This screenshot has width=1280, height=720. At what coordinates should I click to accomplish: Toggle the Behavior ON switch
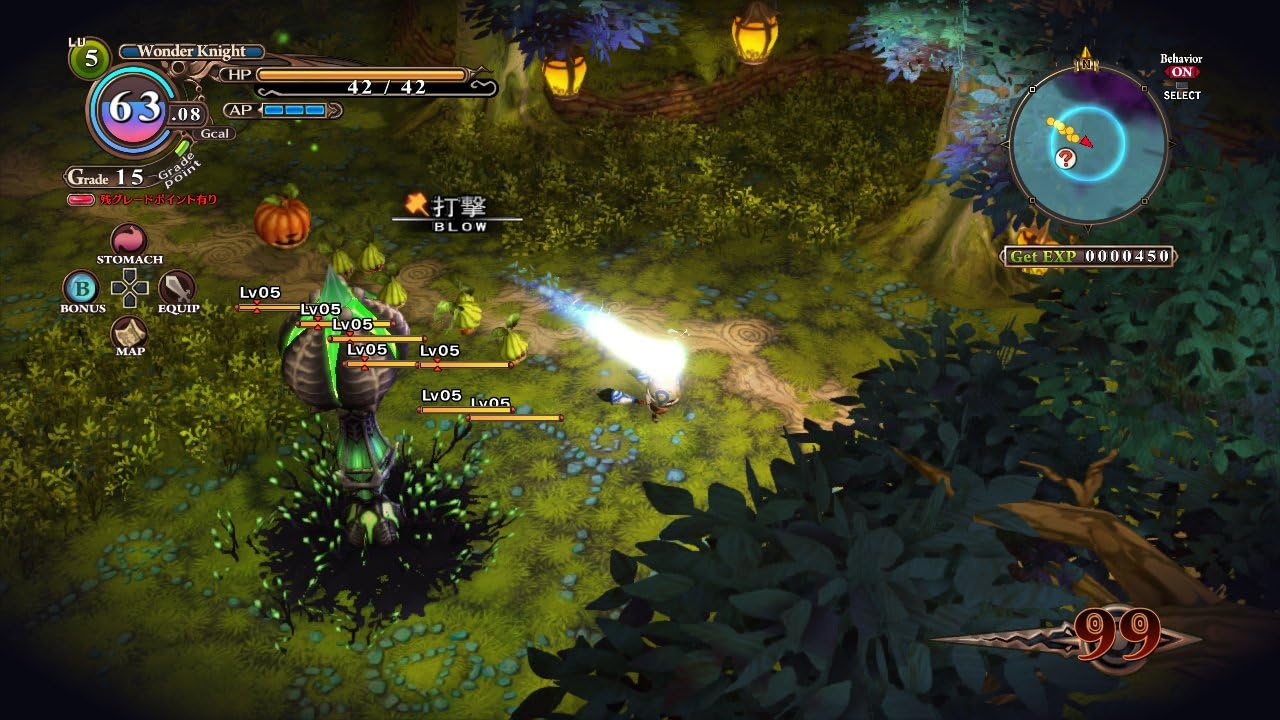pyautogui.click(x=1183, y=72)
